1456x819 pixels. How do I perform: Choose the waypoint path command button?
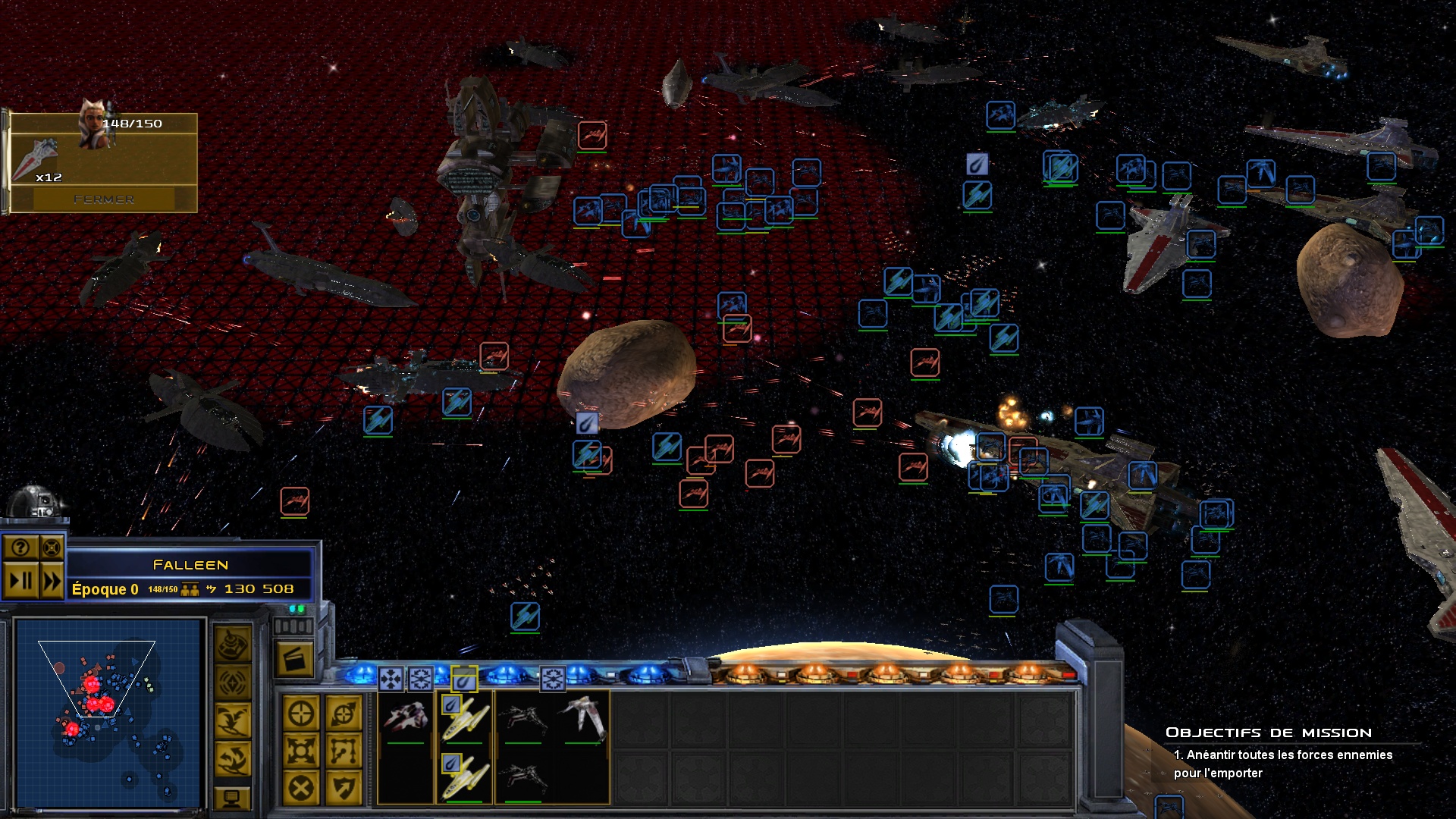[x=343, y=752]
